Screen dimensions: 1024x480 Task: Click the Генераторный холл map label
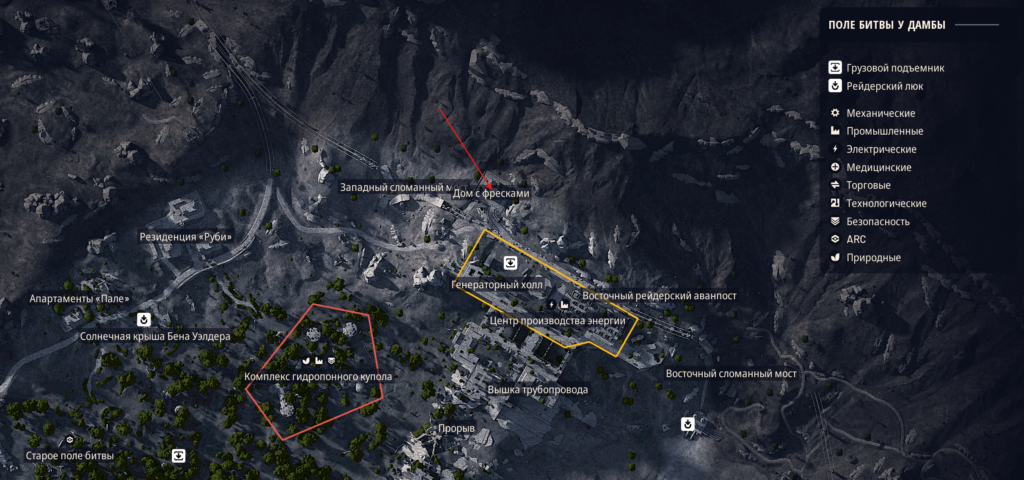(x=496, y=284)
